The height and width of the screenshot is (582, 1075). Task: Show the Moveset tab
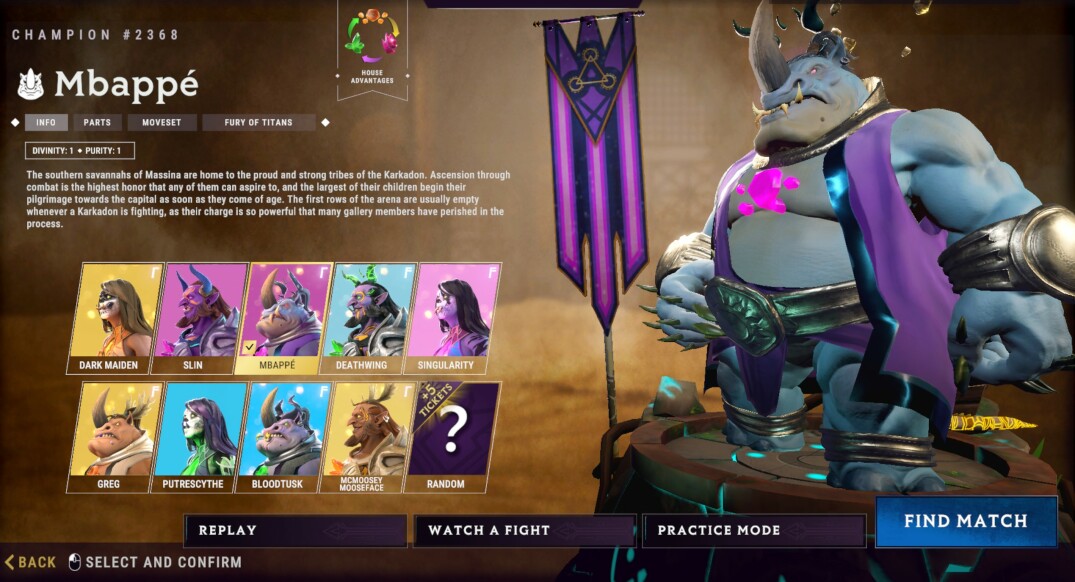[x=160, y=123]
